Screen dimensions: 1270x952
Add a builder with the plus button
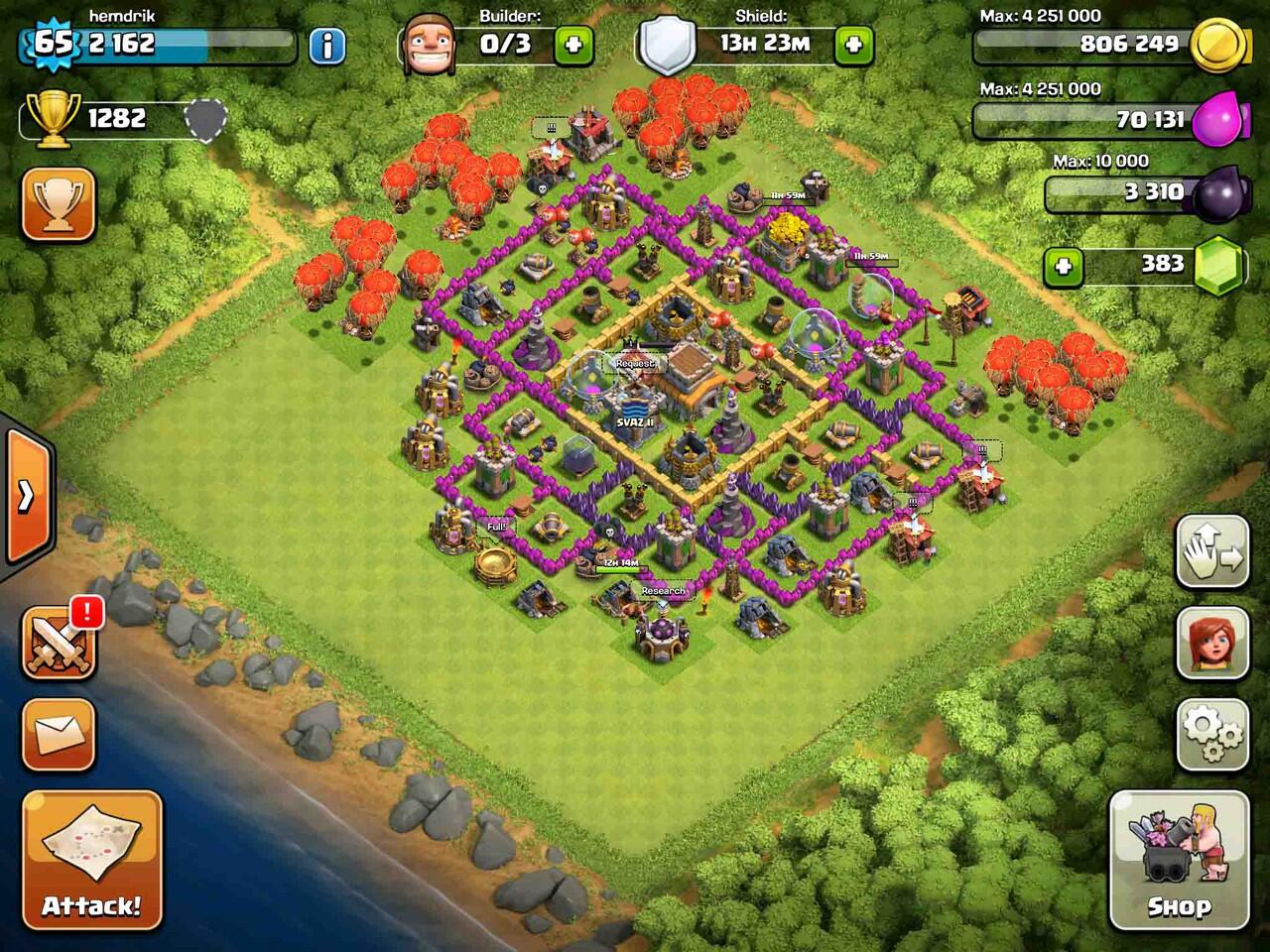pos(572,45)
